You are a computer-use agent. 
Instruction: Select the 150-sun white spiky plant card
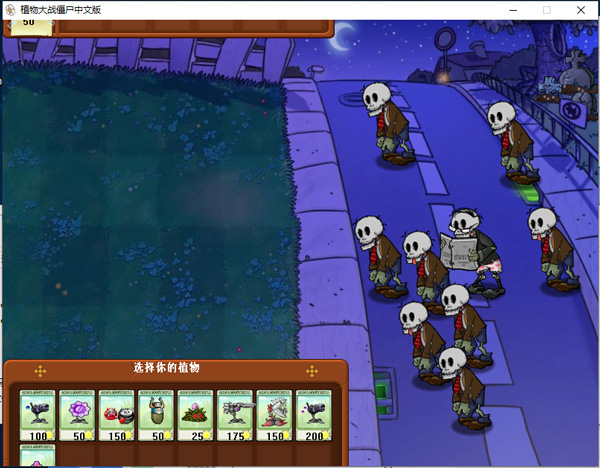[x=275, y=415]
